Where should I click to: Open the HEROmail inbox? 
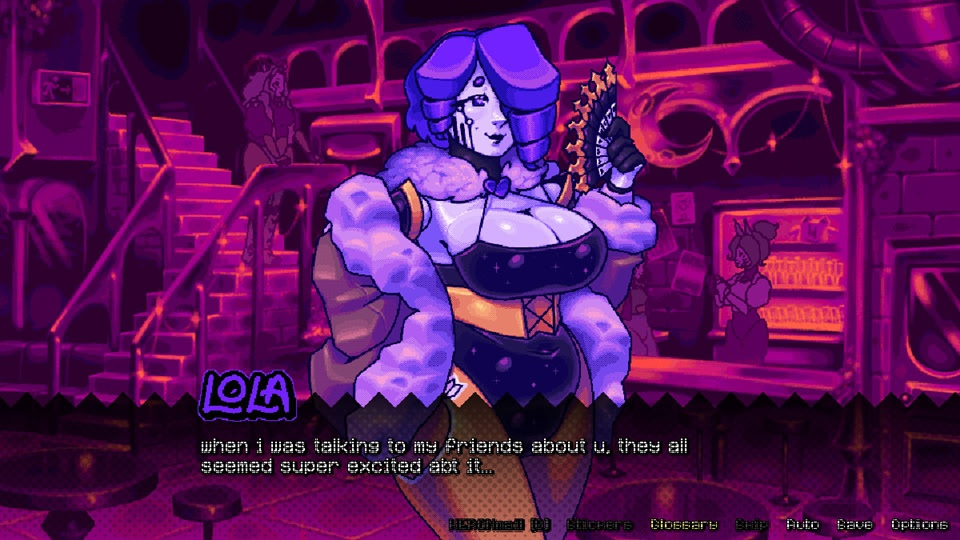point(500,524)
